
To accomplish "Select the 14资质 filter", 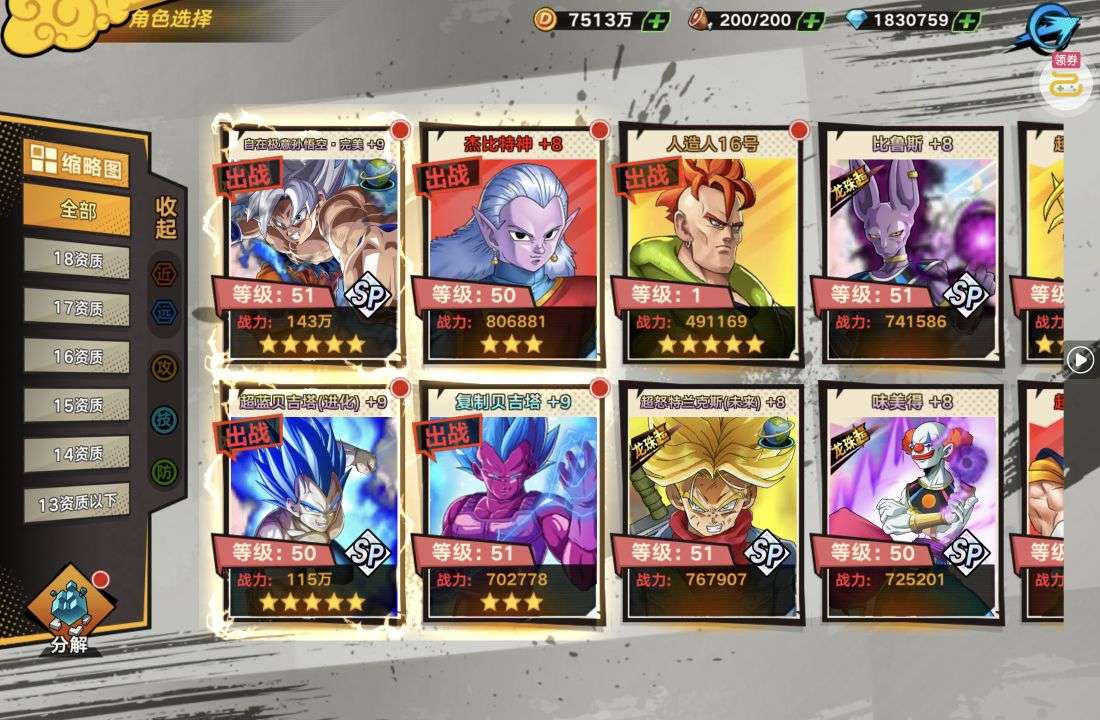I will click(77, 453).
